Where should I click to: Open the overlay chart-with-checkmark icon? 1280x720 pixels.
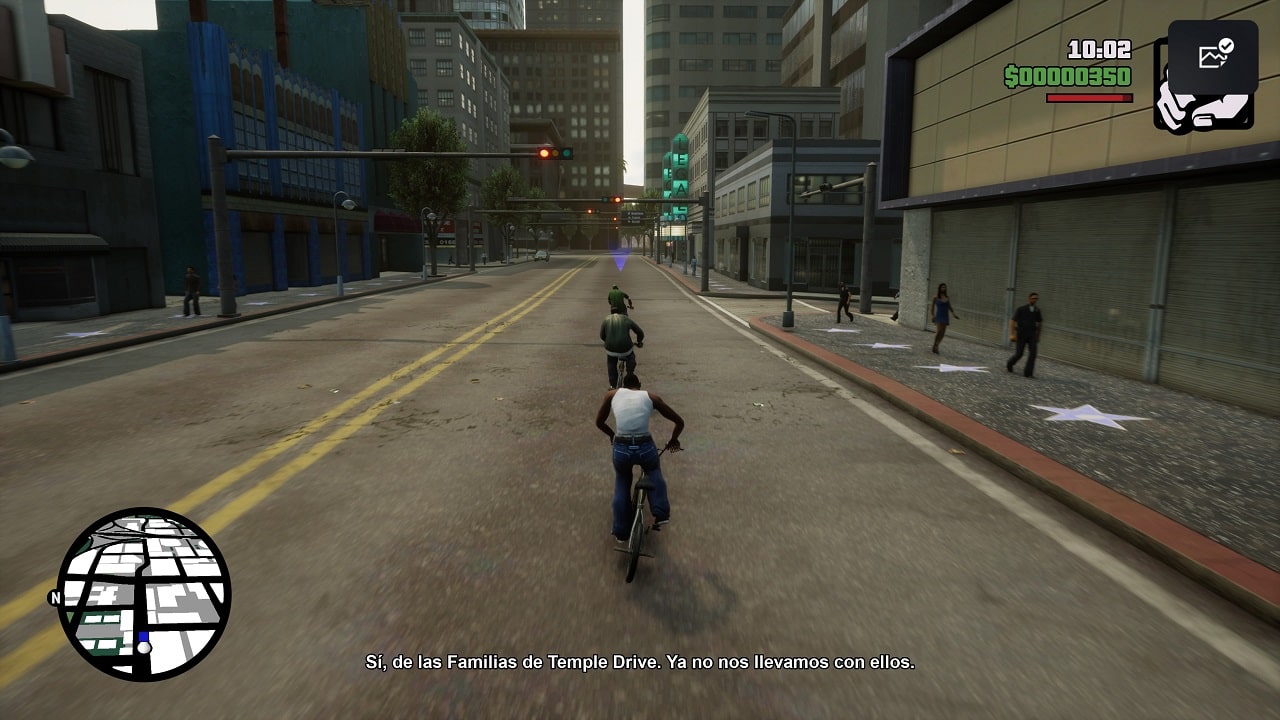[x=1214, y=55]
